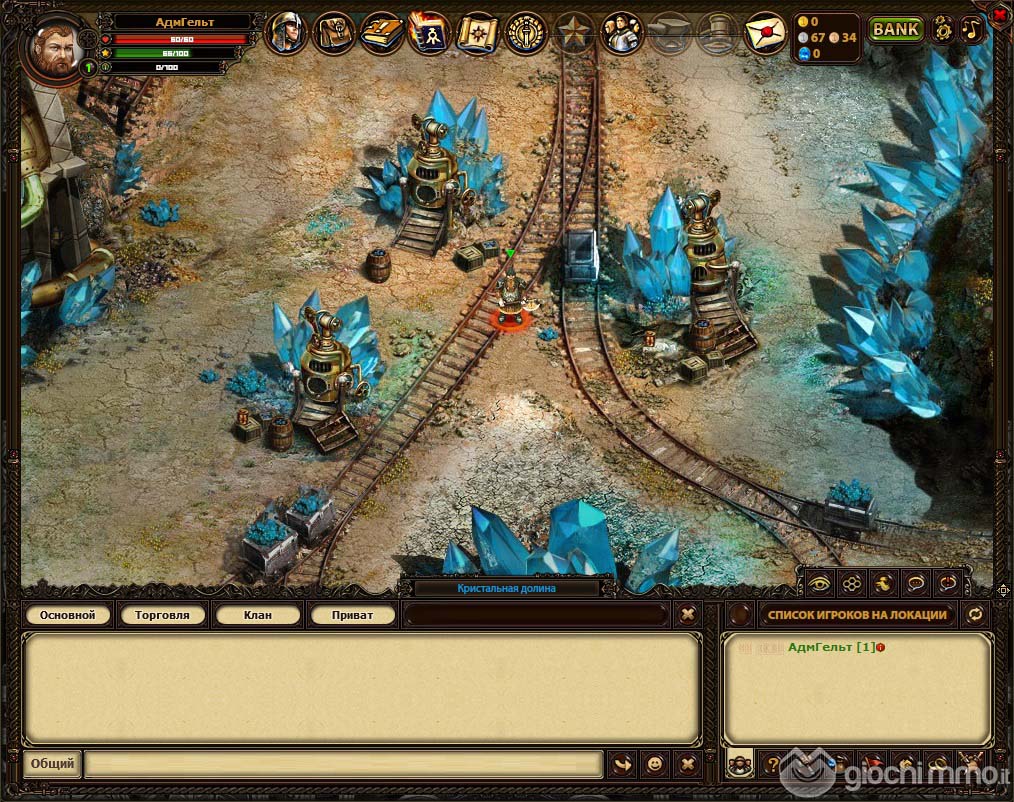The width and height of the screenshot is (1014, 802).
Task: Open the BANK
Action: tap(895, 29)
